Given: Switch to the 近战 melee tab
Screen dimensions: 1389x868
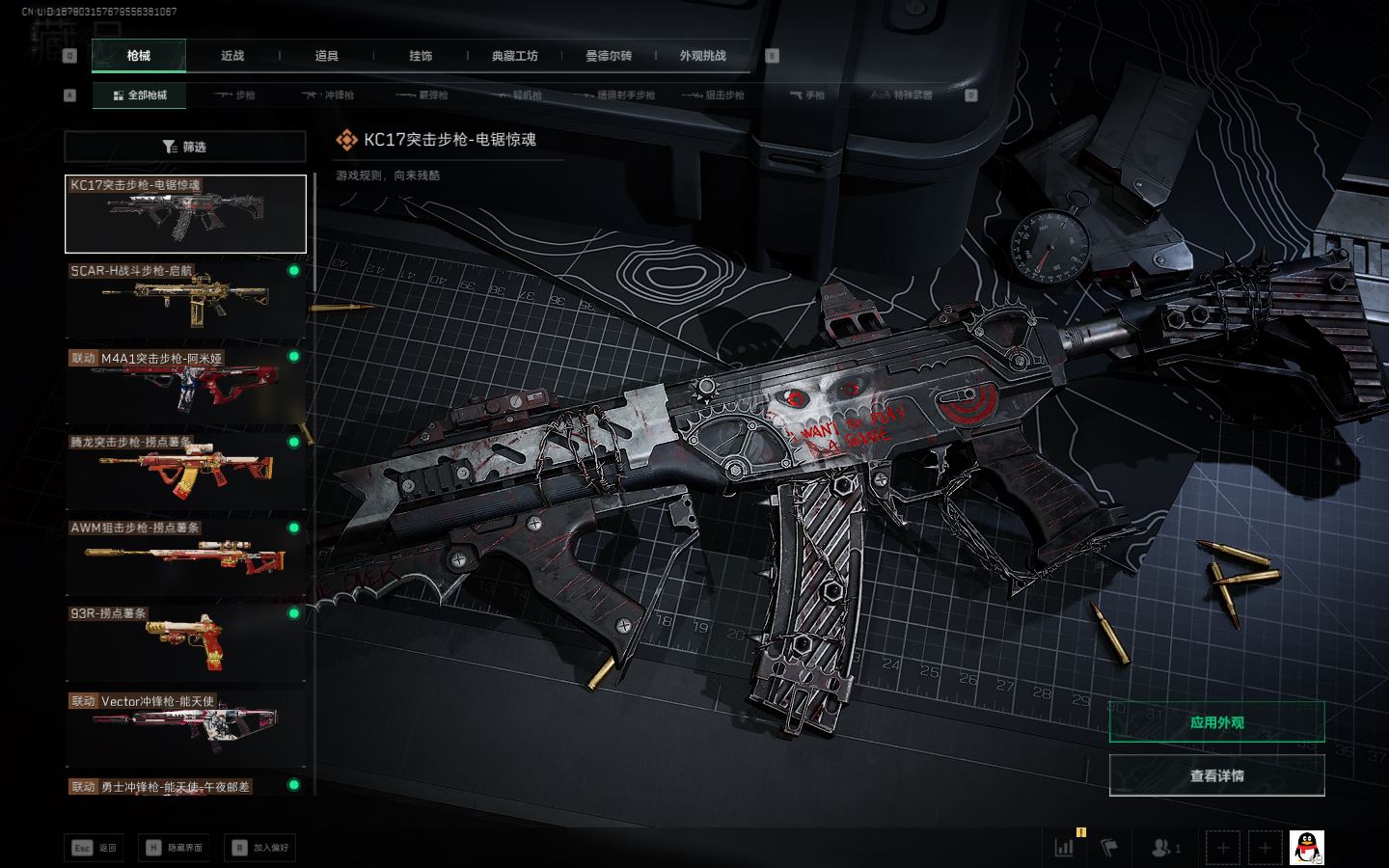Looking at the screenshot, I should [232, 56].
